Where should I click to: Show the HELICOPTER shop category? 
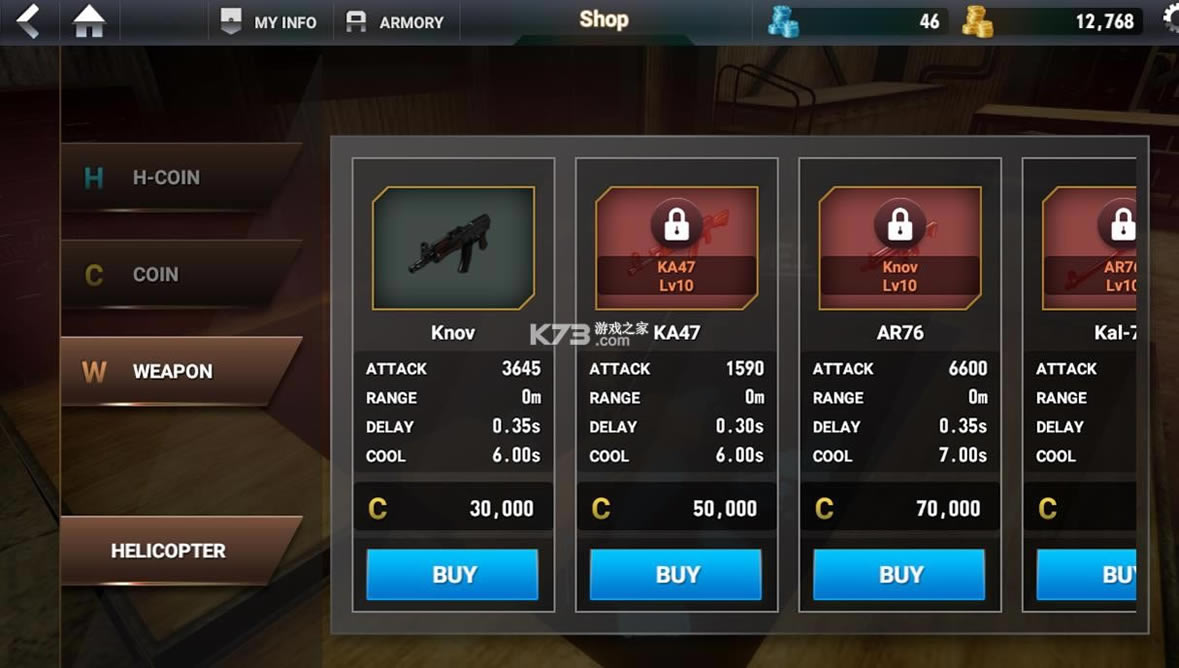pyautogui.click(x=180, y=550)
